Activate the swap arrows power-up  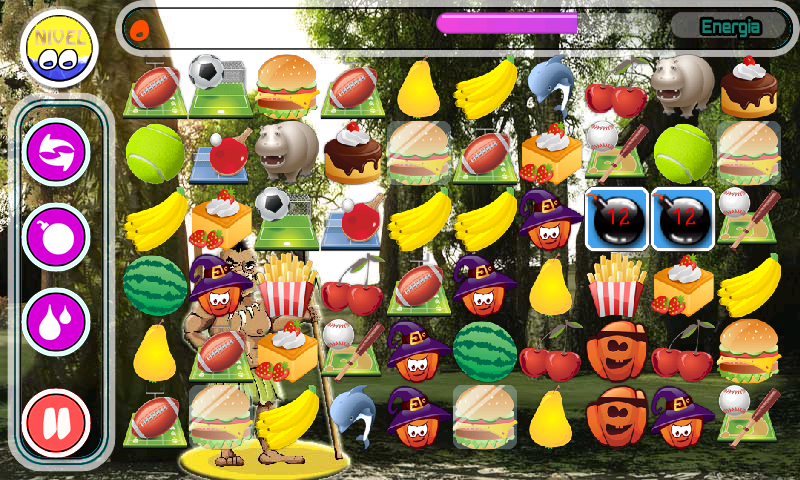coord(57,151)
